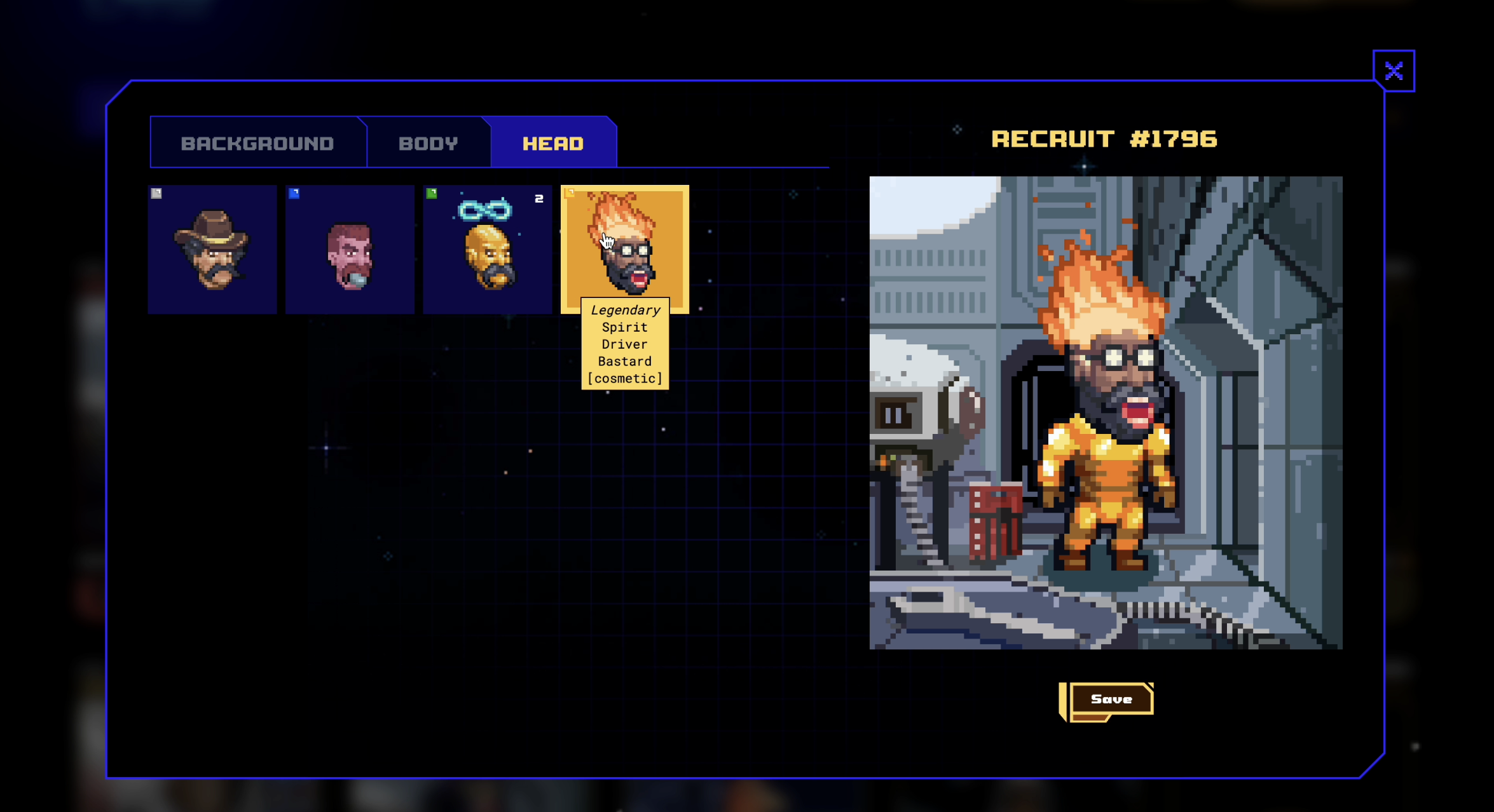The width and height of the screenshot is (1494, 812).
Task: Select the red-haired bearded head option
Action: pyautogui.click(x=350, y=249)
